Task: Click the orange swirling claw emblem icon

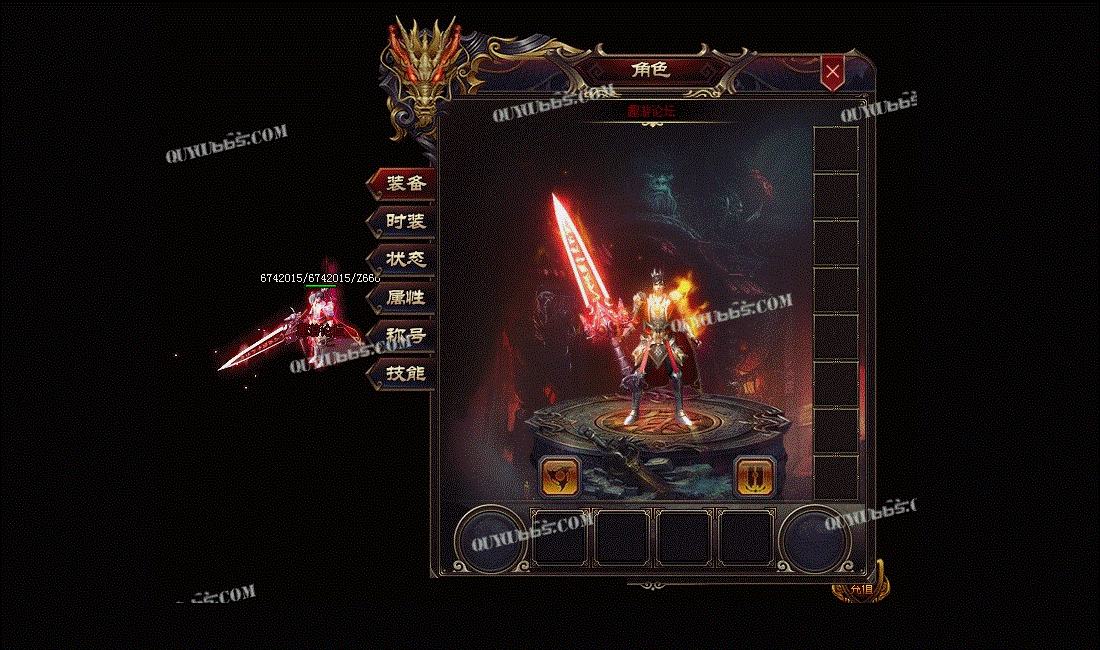Action: [559, 477]
